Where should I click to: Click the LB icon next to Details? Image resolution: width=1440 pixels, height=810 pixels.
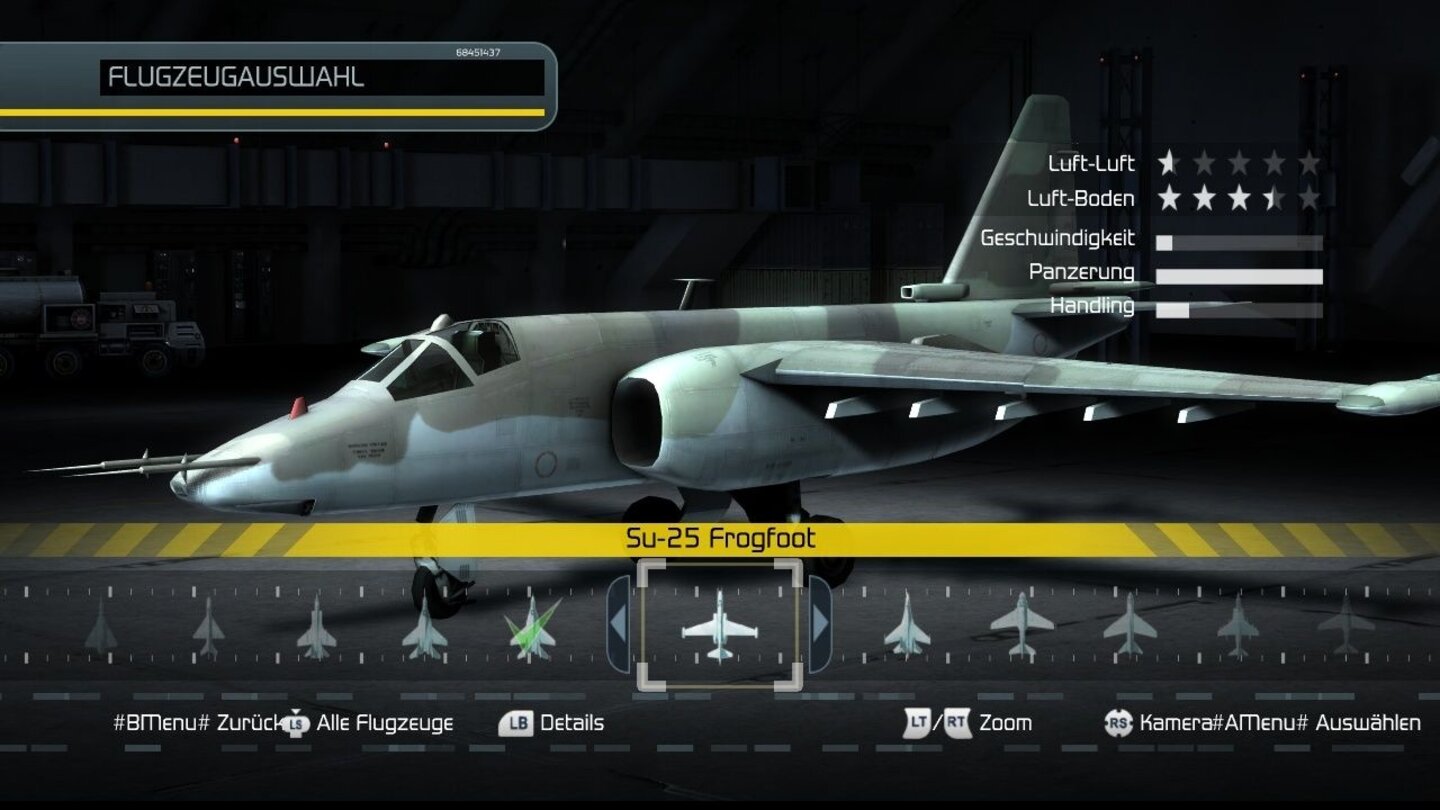click(517, 721)
